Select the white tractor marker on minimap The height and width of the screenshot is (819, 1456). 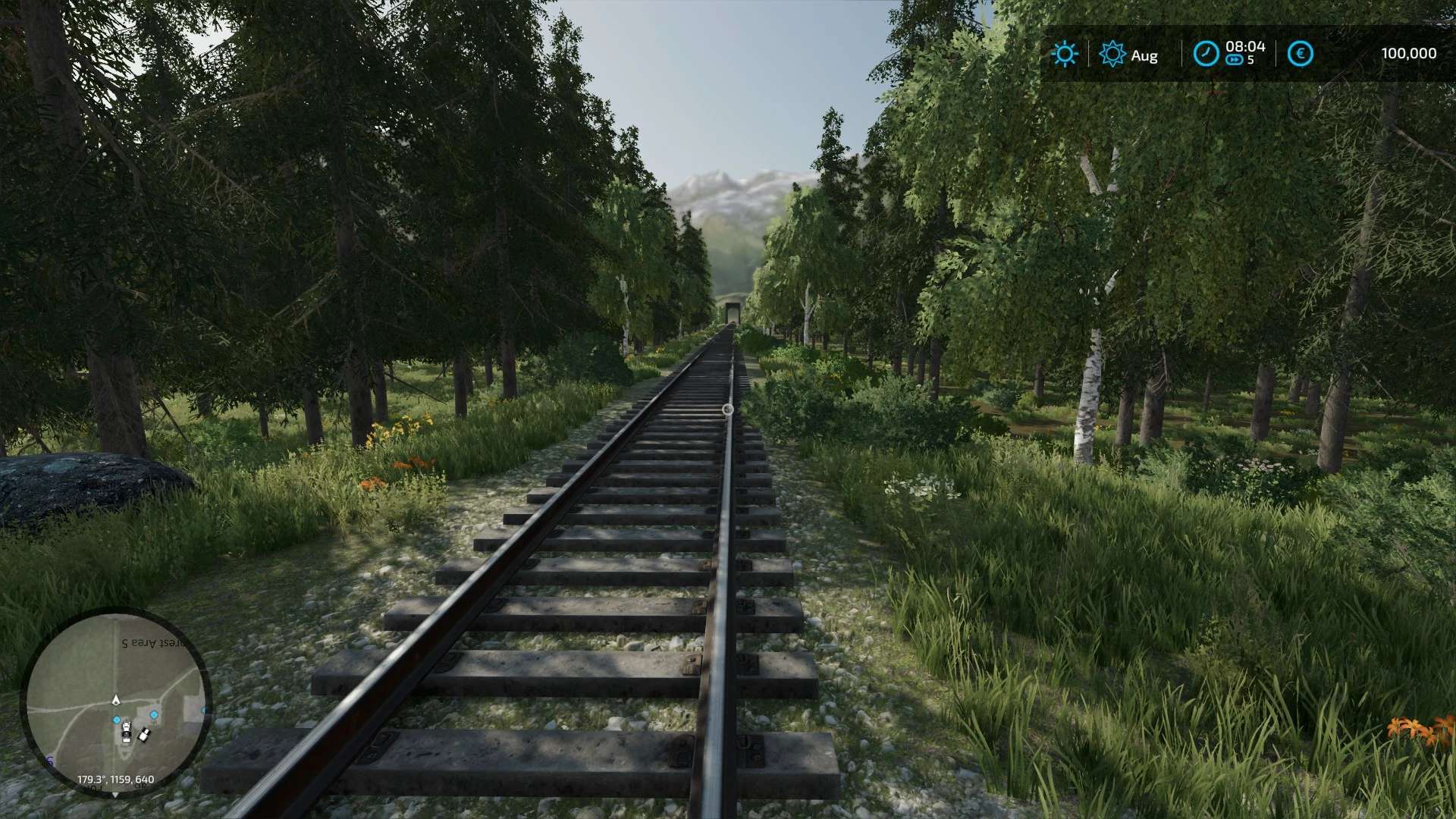click(127, 733)
